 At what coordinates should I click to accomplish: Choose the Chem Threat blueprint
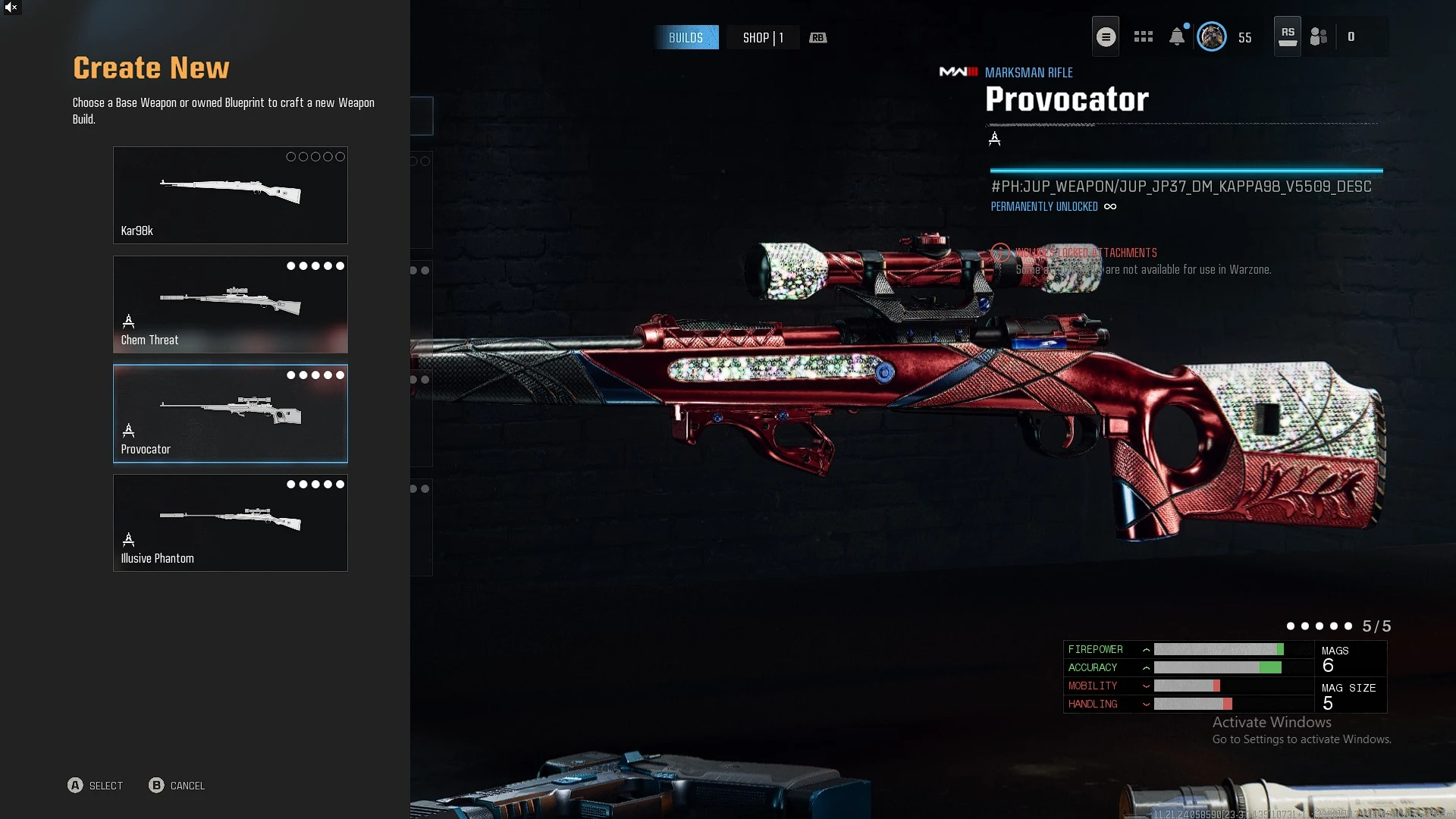[230, 304]
